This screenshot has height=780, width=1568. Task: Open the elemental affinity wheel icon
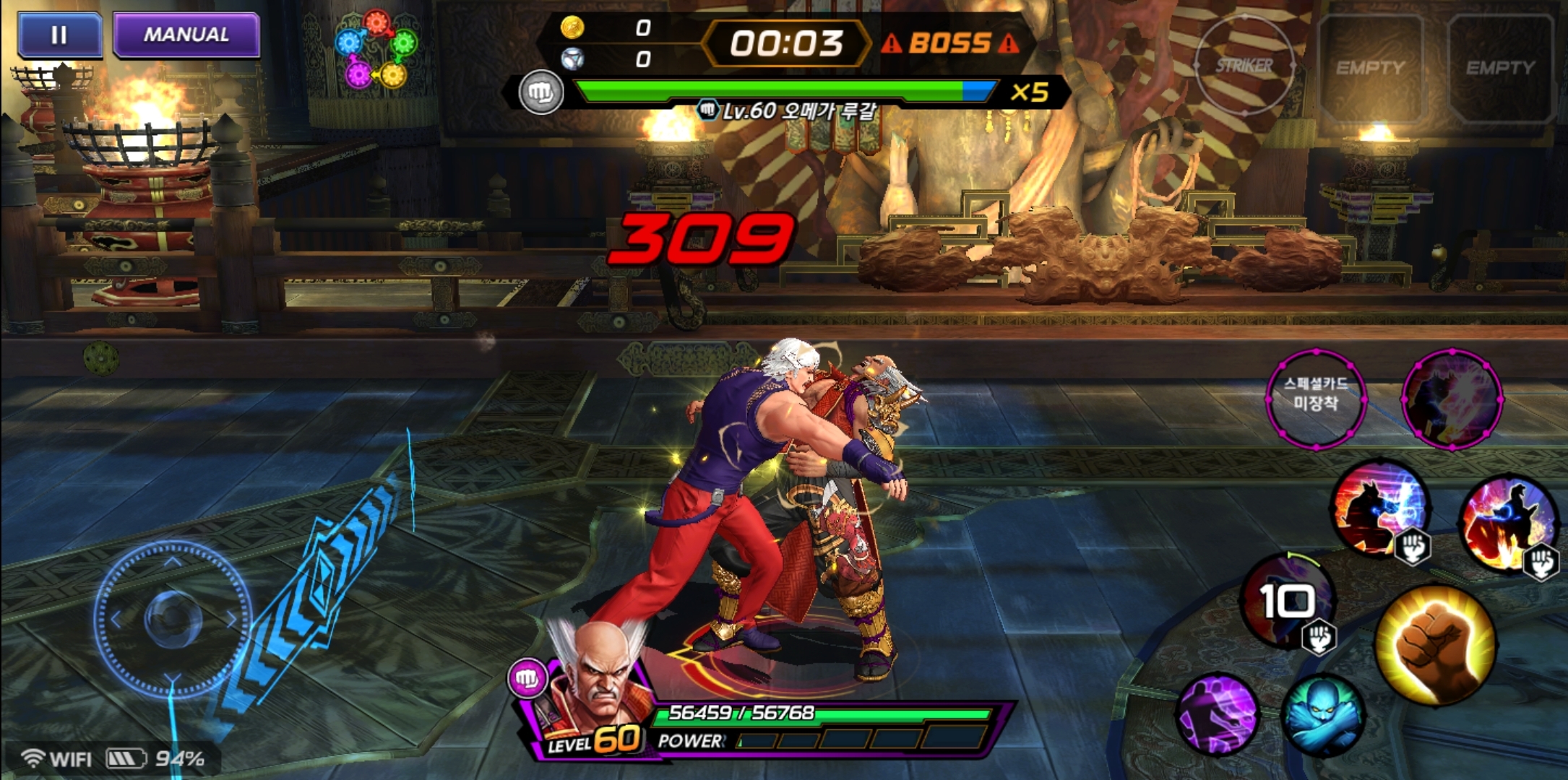(x=376, y=49)
